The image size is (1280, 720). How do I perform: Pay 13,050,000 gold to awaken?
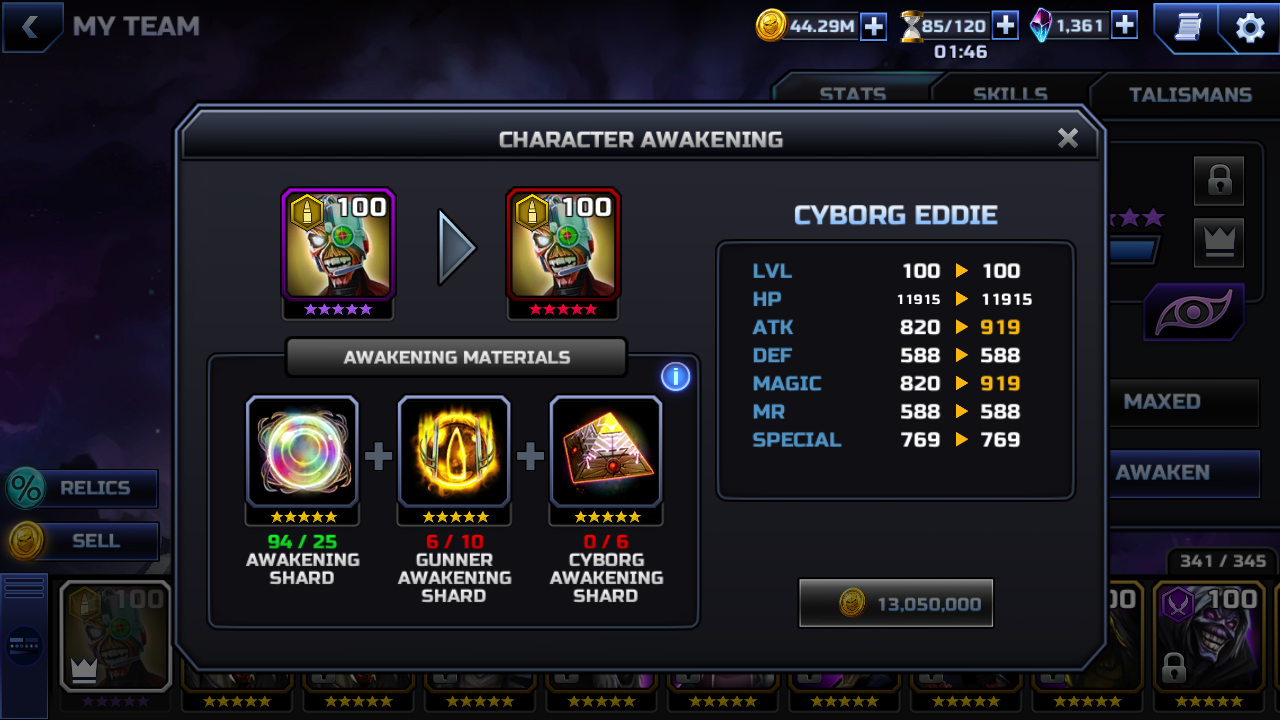click(896, 603)
